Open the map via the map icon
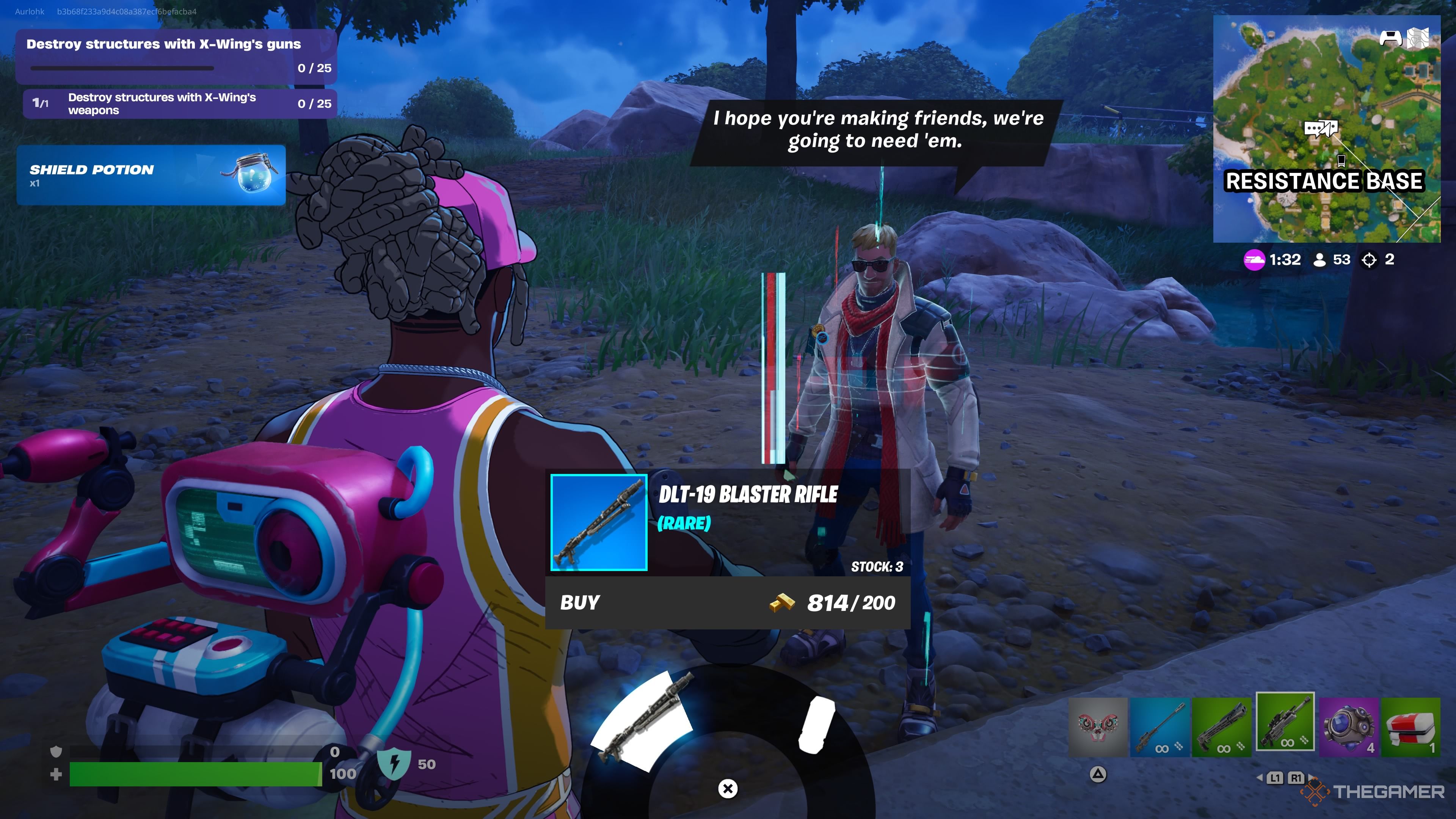The height and width of the screenshot is (819, 1456). [x=1419, y=38]
